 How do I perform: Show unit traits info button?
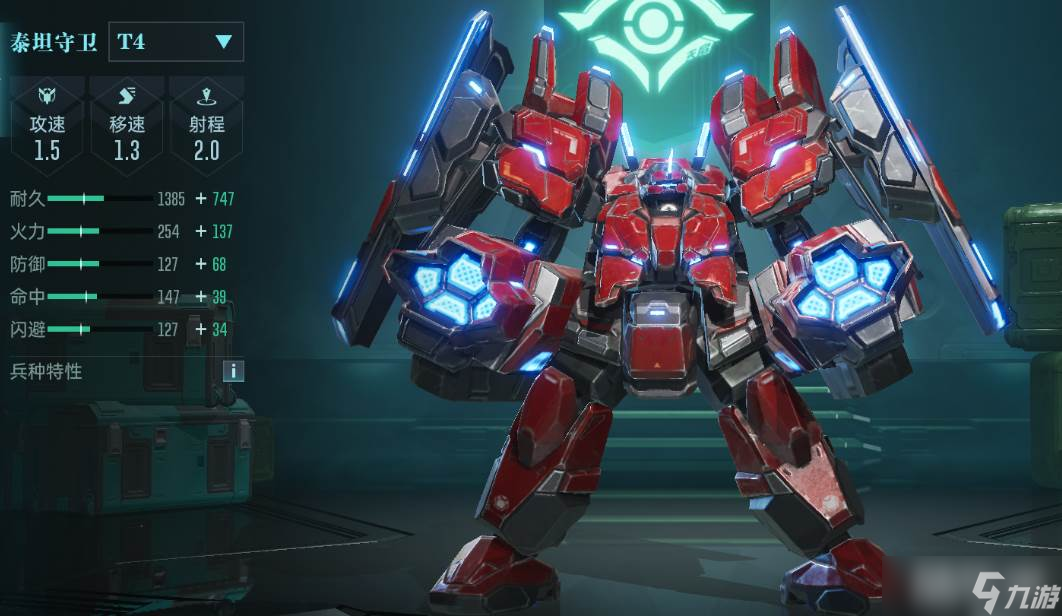tap(233, 371)
